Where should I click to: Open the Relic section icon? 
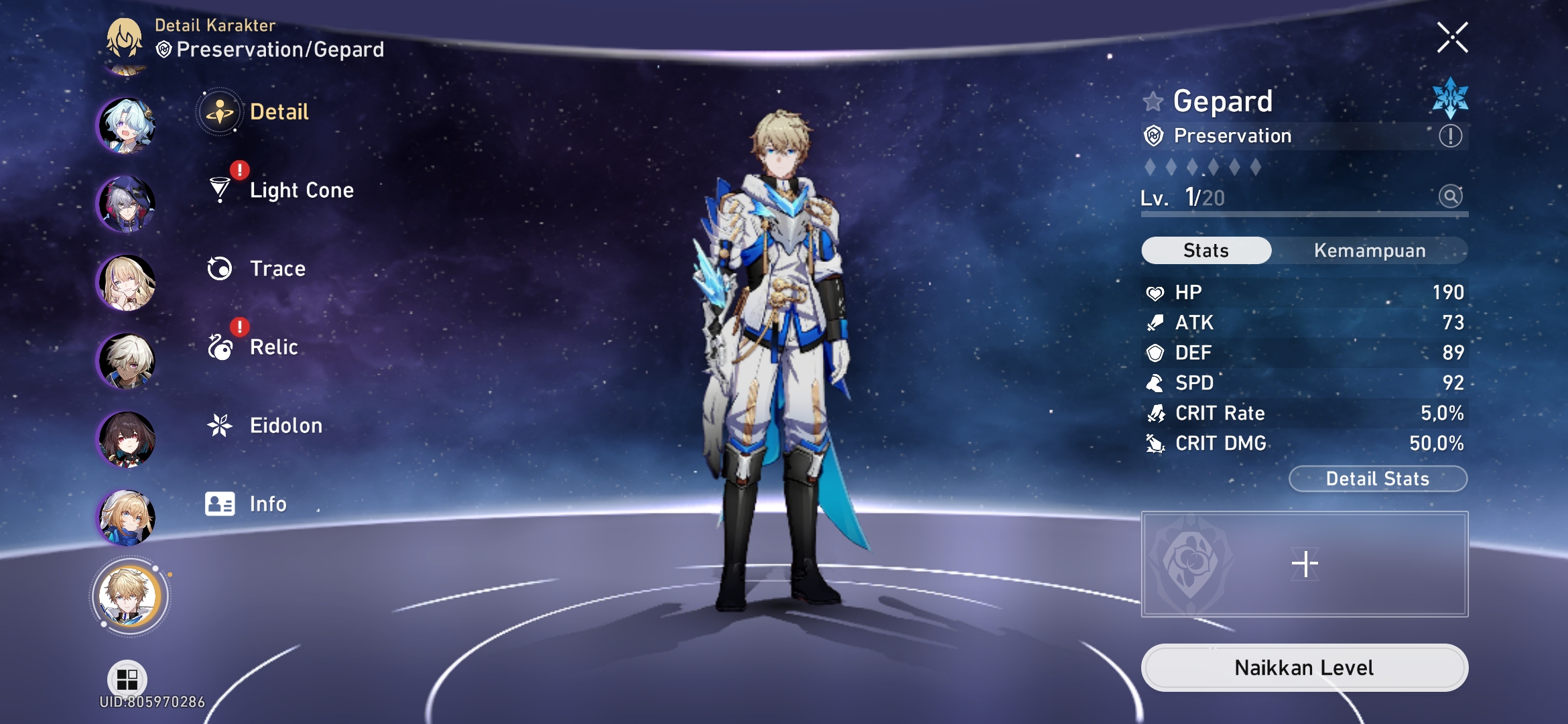pyautogui.click(x=219, y=347)
